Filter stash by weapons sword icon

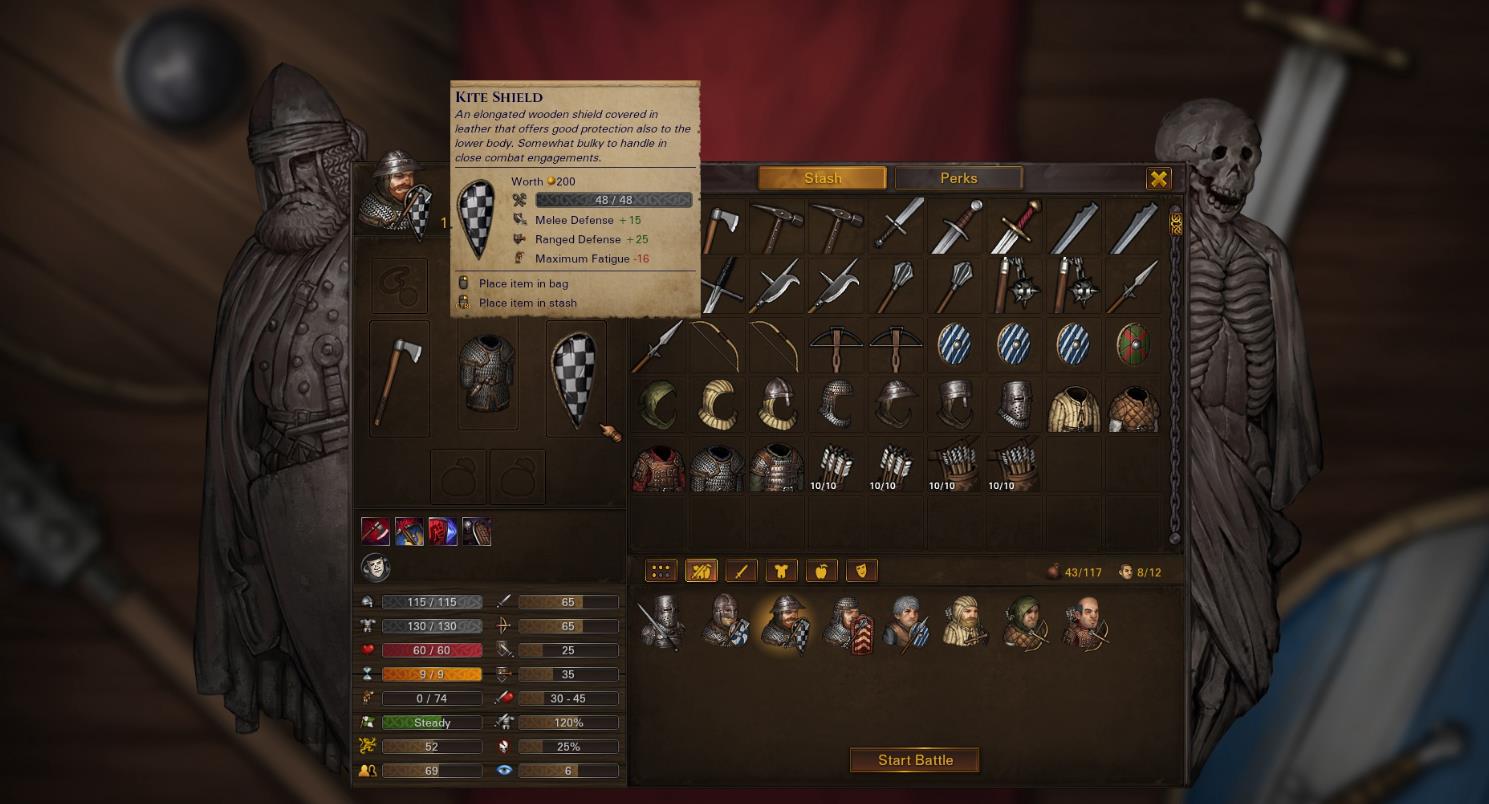coord(741,571)
